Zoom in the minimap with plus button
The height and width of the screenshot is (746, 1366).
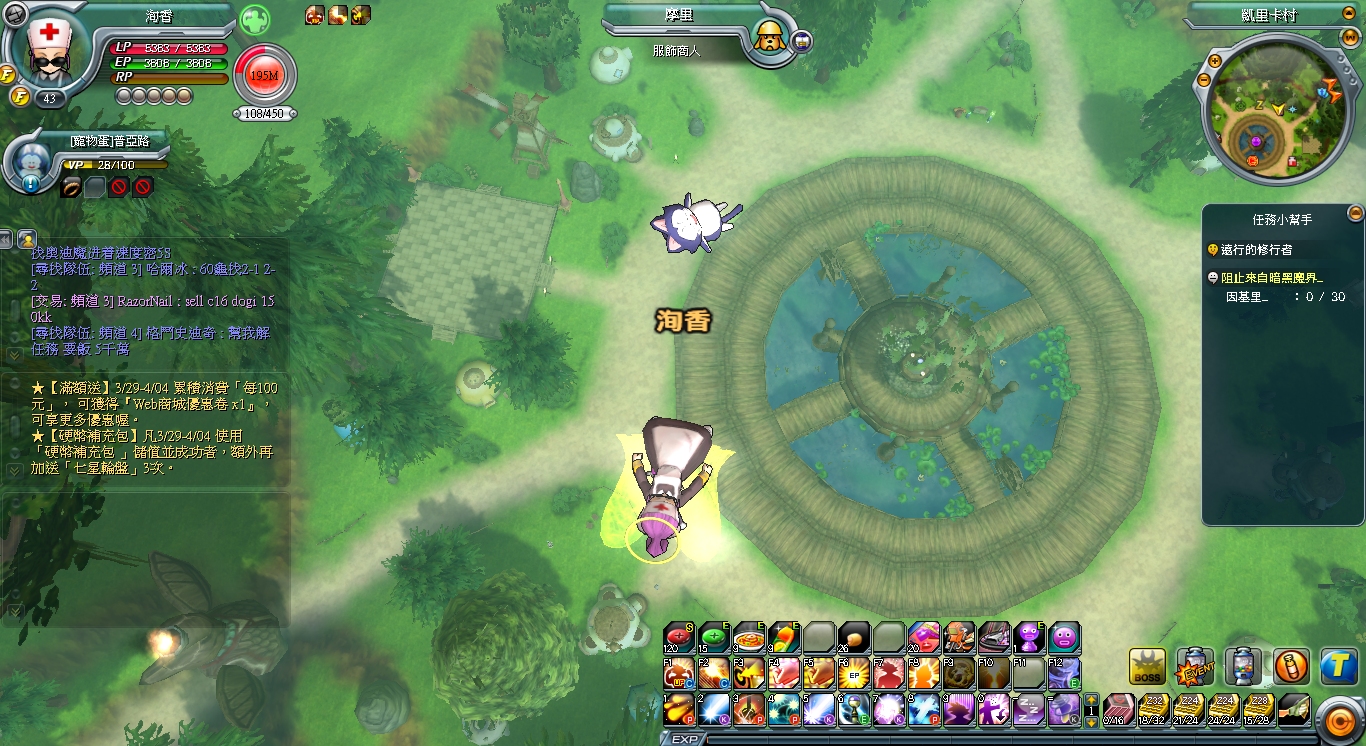click(1216, 61)
